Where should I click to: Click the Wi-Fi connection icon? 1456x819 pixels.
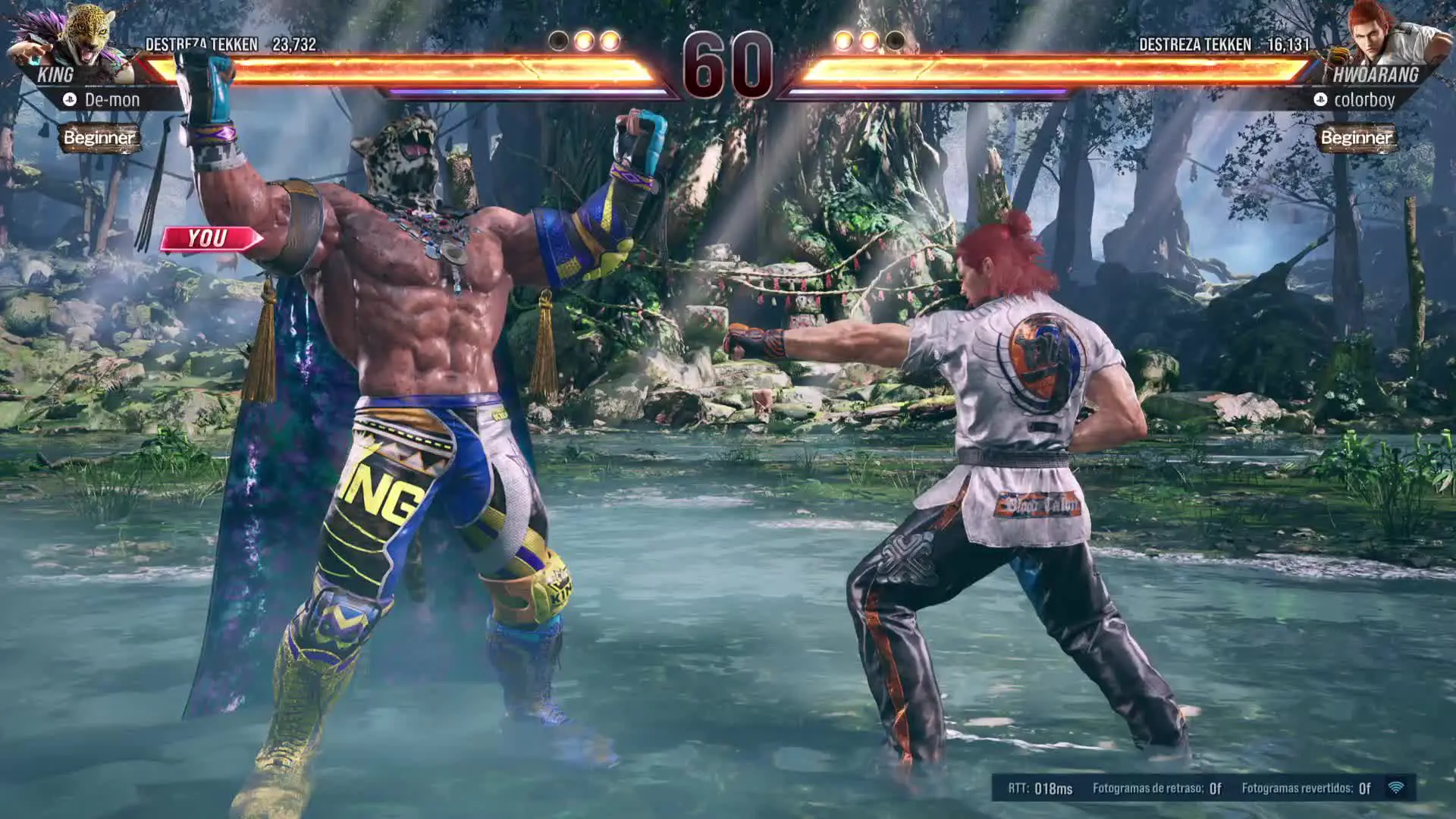1396,788
